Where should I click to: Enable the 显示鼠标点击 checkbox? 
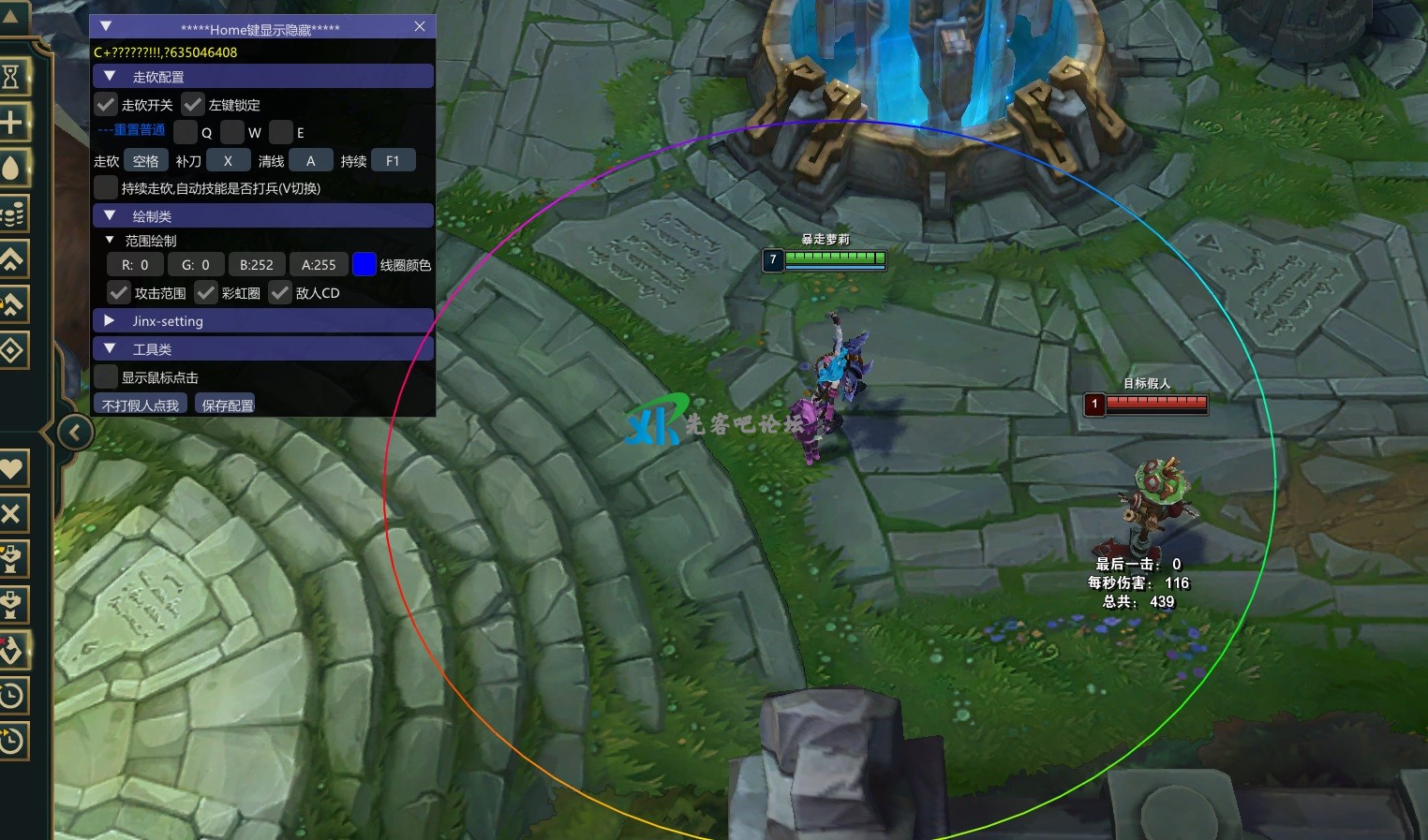click(x=106, y=377)
